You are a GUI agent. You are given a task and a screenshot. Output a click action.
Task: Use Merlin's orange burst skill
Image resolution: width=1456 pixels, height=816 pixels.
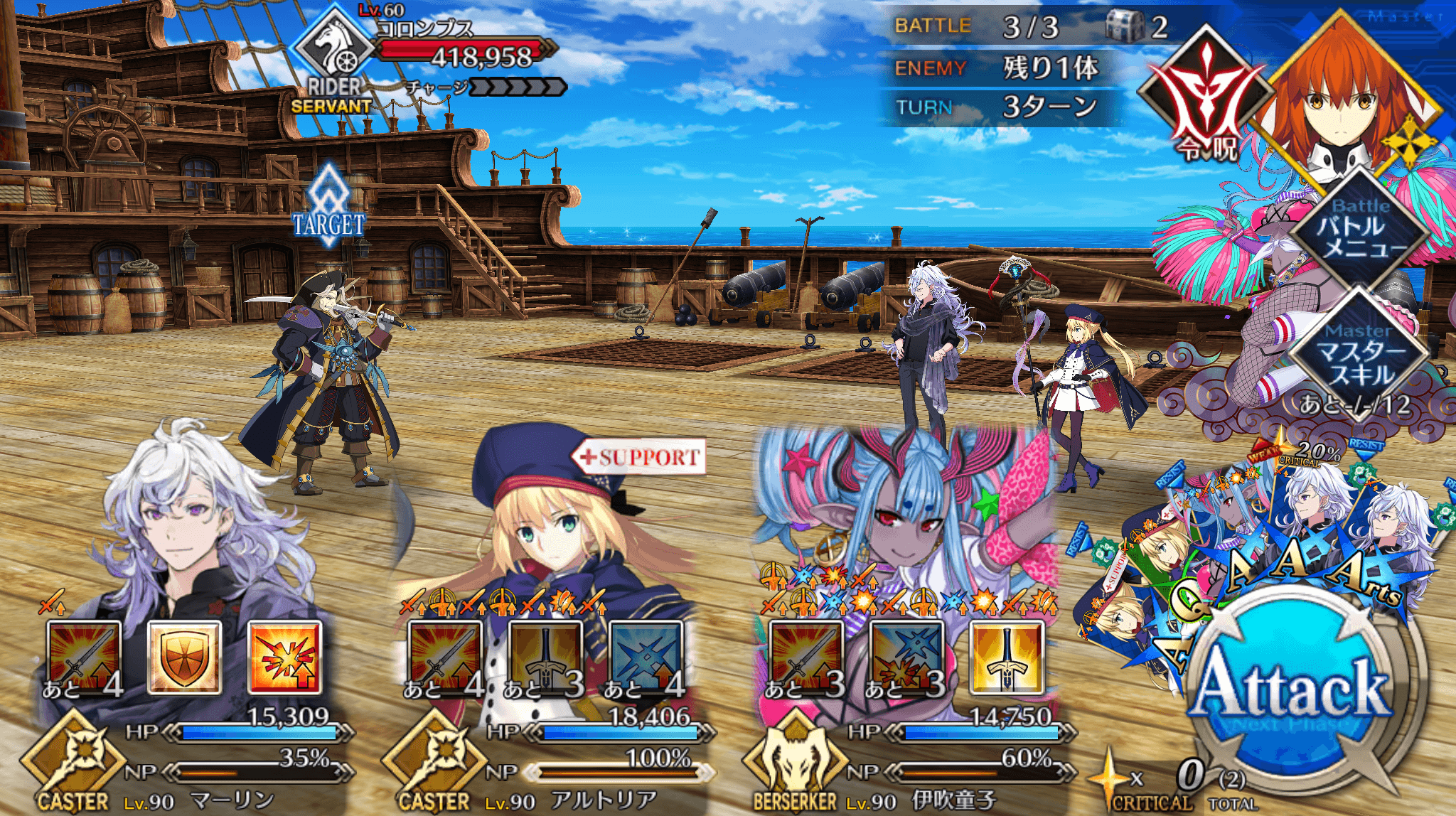tap(285, 657)
